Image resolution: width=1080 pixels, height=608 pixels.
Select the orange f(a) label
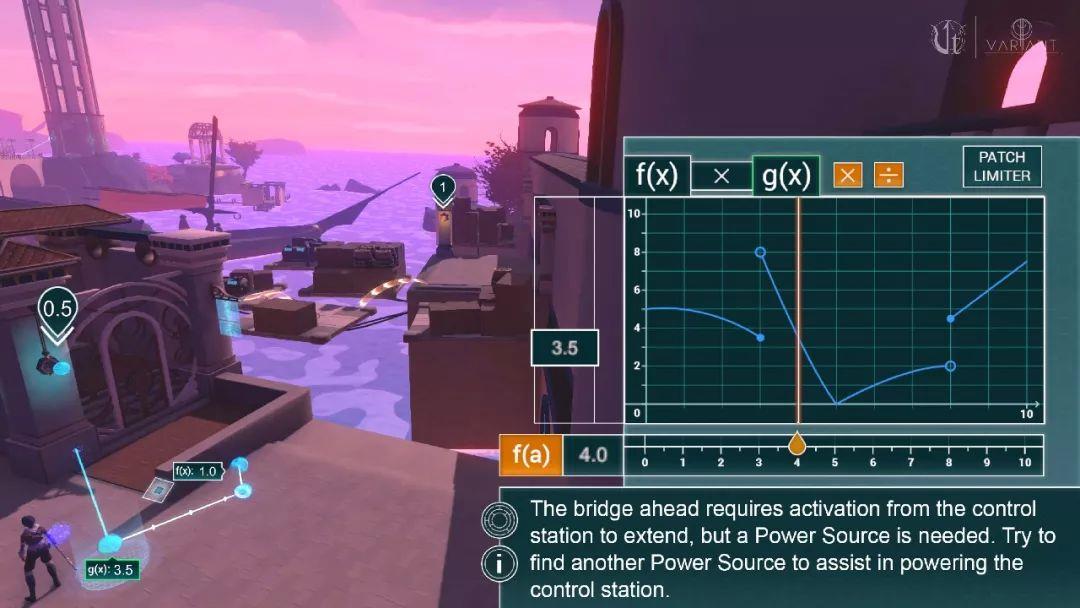coord(531,455)
